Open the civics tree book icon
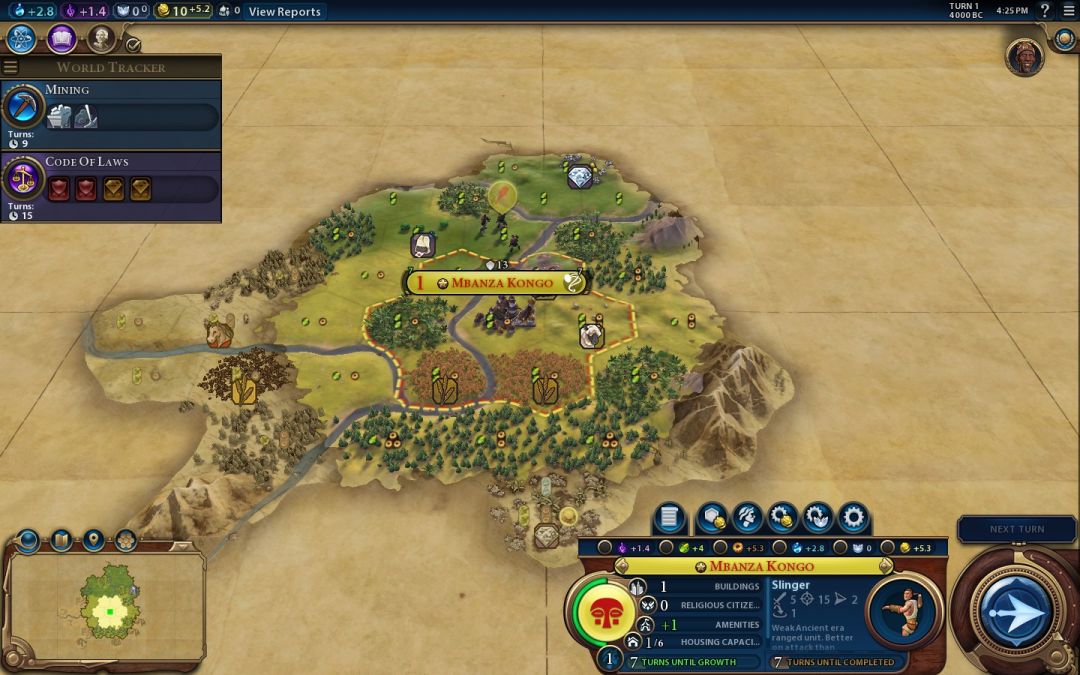This screenshot has height=675, width=1080. tap(61, 39)
